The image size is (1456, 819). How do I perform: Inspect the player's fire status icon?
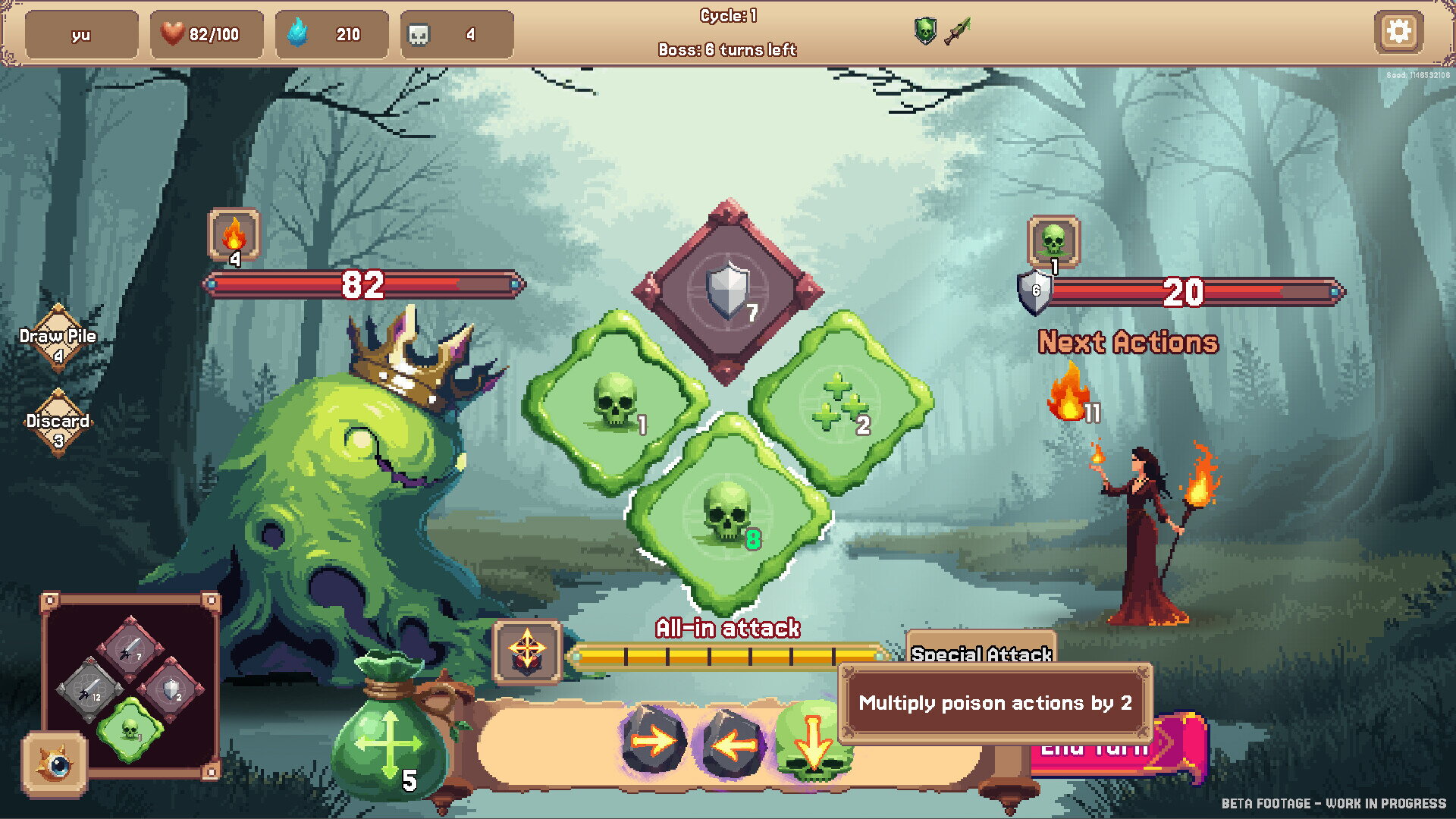point(234,234)
